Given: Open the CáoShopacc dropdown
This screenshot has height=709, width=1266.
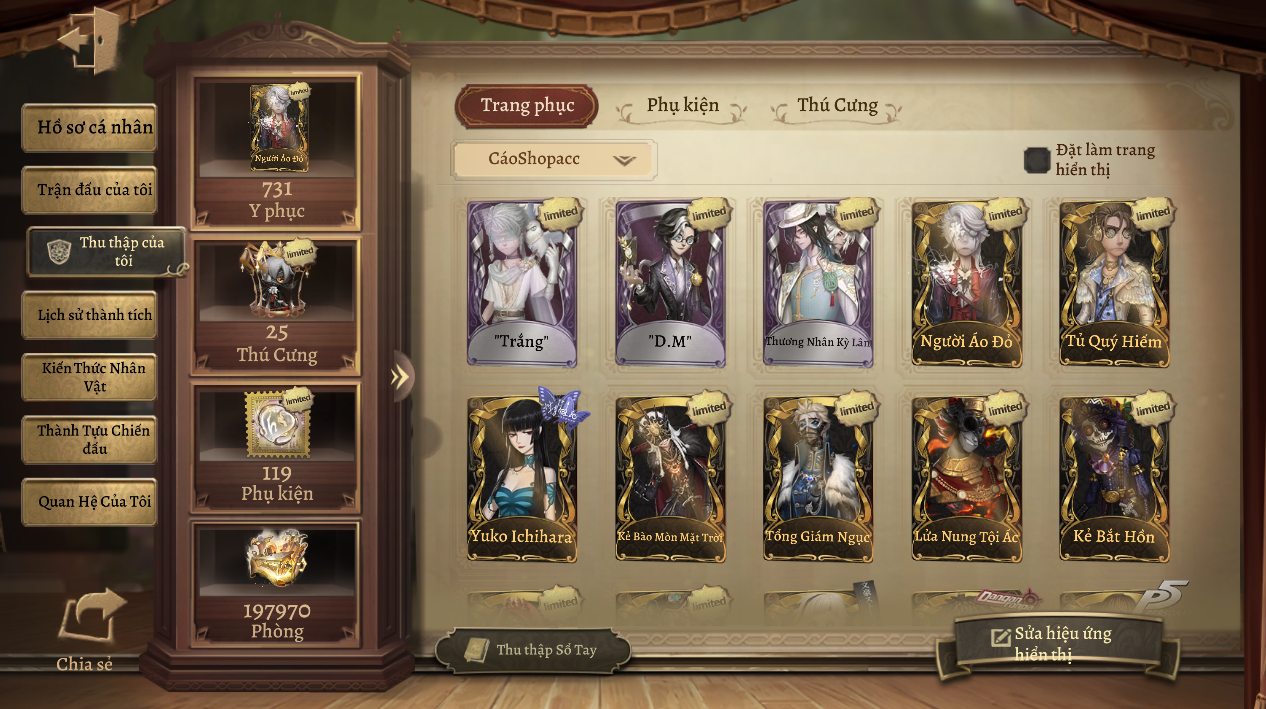Looking at the screenshot, I should (x=554, y=160).
